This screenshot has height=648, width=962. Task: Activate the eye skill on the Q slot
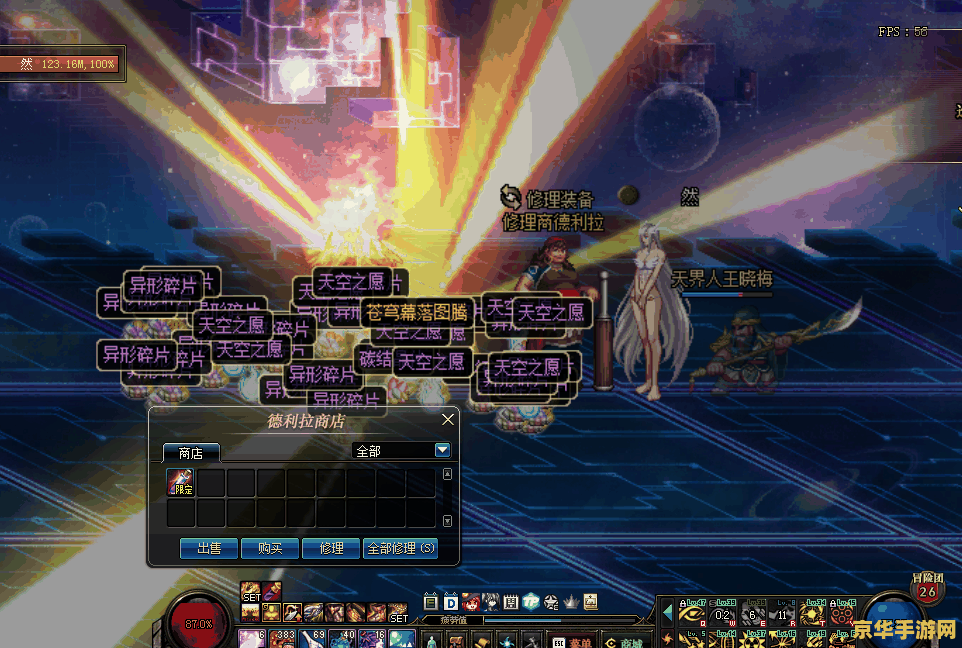click(692, 614)
